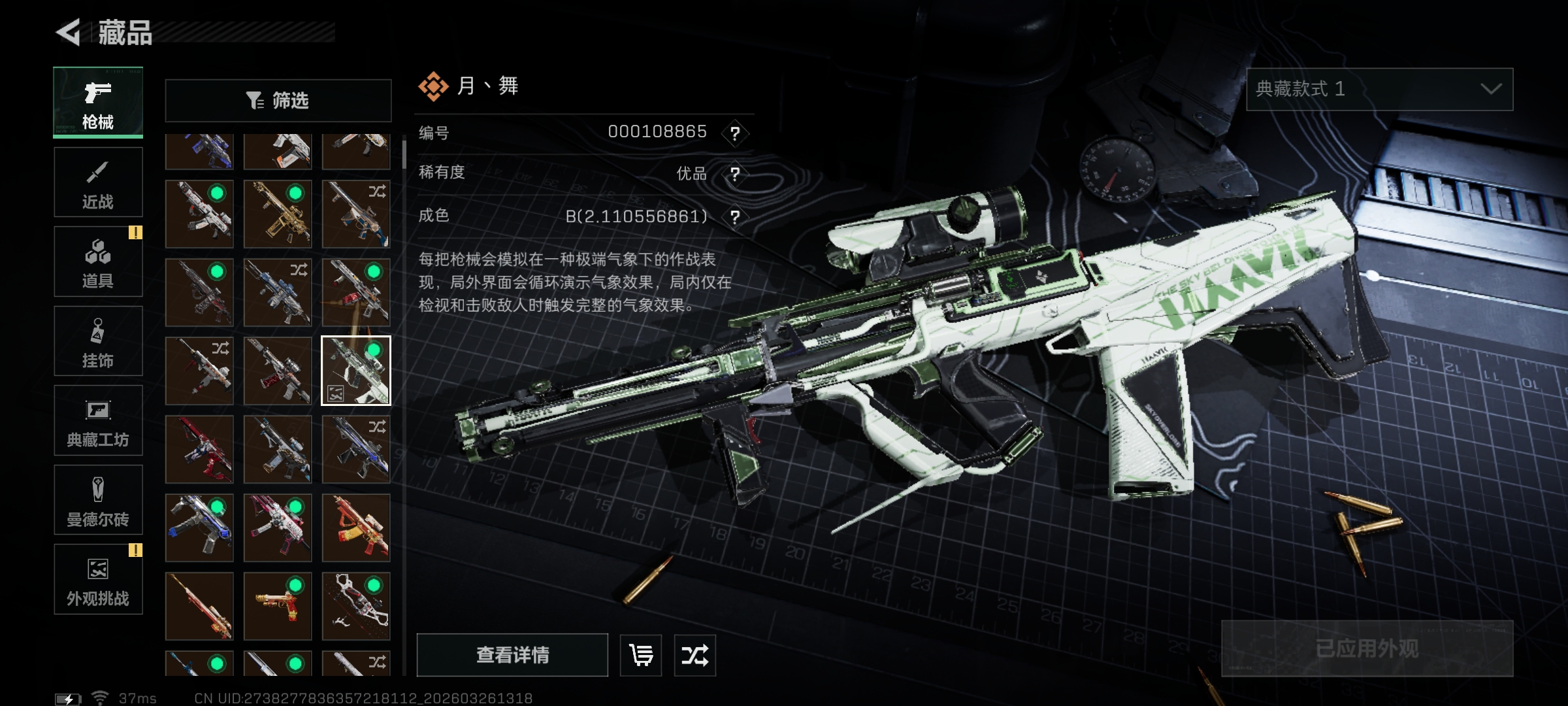Switch to the 曼德尔砖 tab
This screenshot has height=706, width=1568.
[98, 500]
